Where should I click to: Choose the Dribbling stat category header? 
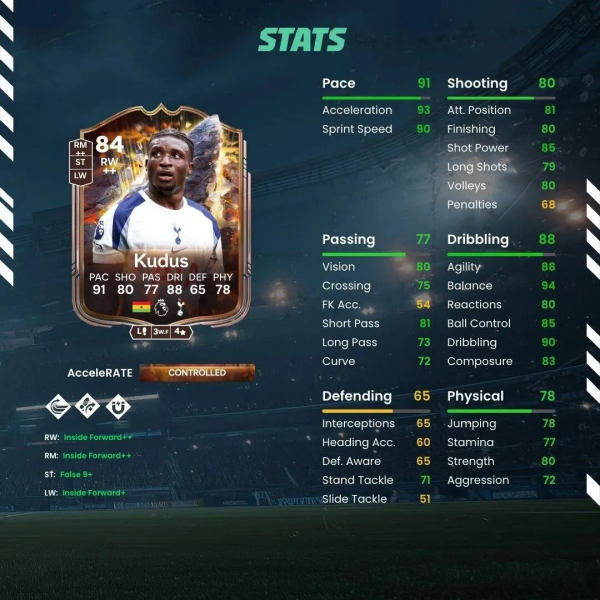pyautogui.click(x=477, y=240)
